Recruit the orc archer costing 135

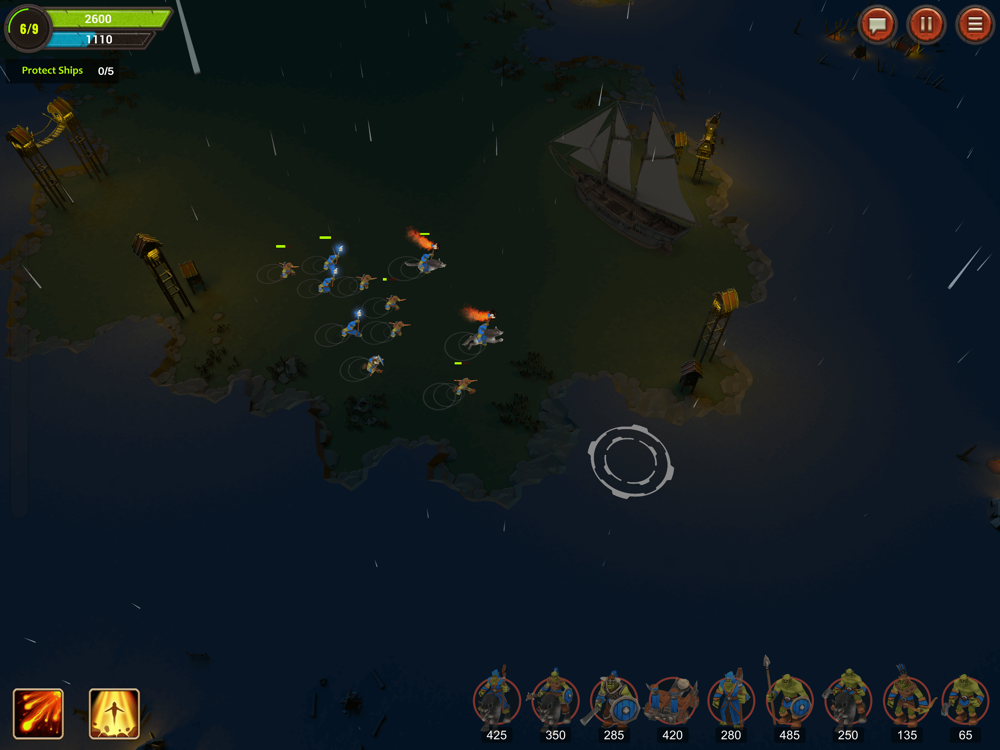[907, 701]
